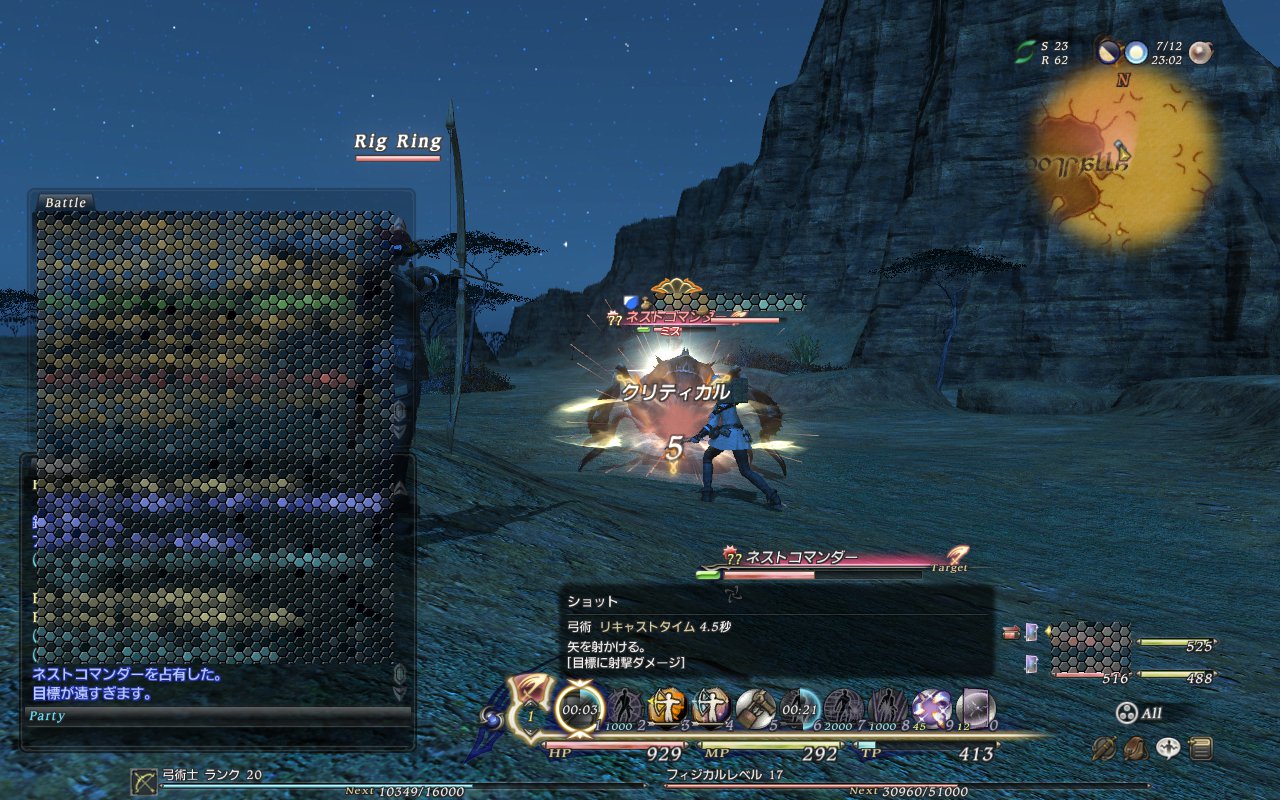1280x800 pixels.
Task: Open the sheathed weapon menu icon
Action: 1104,747
